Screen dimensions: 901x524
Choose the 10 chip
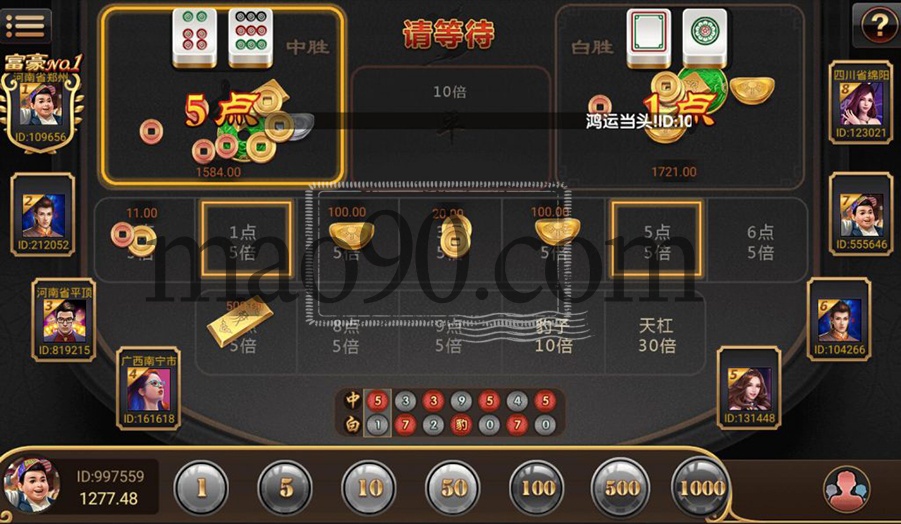[369, 489]
